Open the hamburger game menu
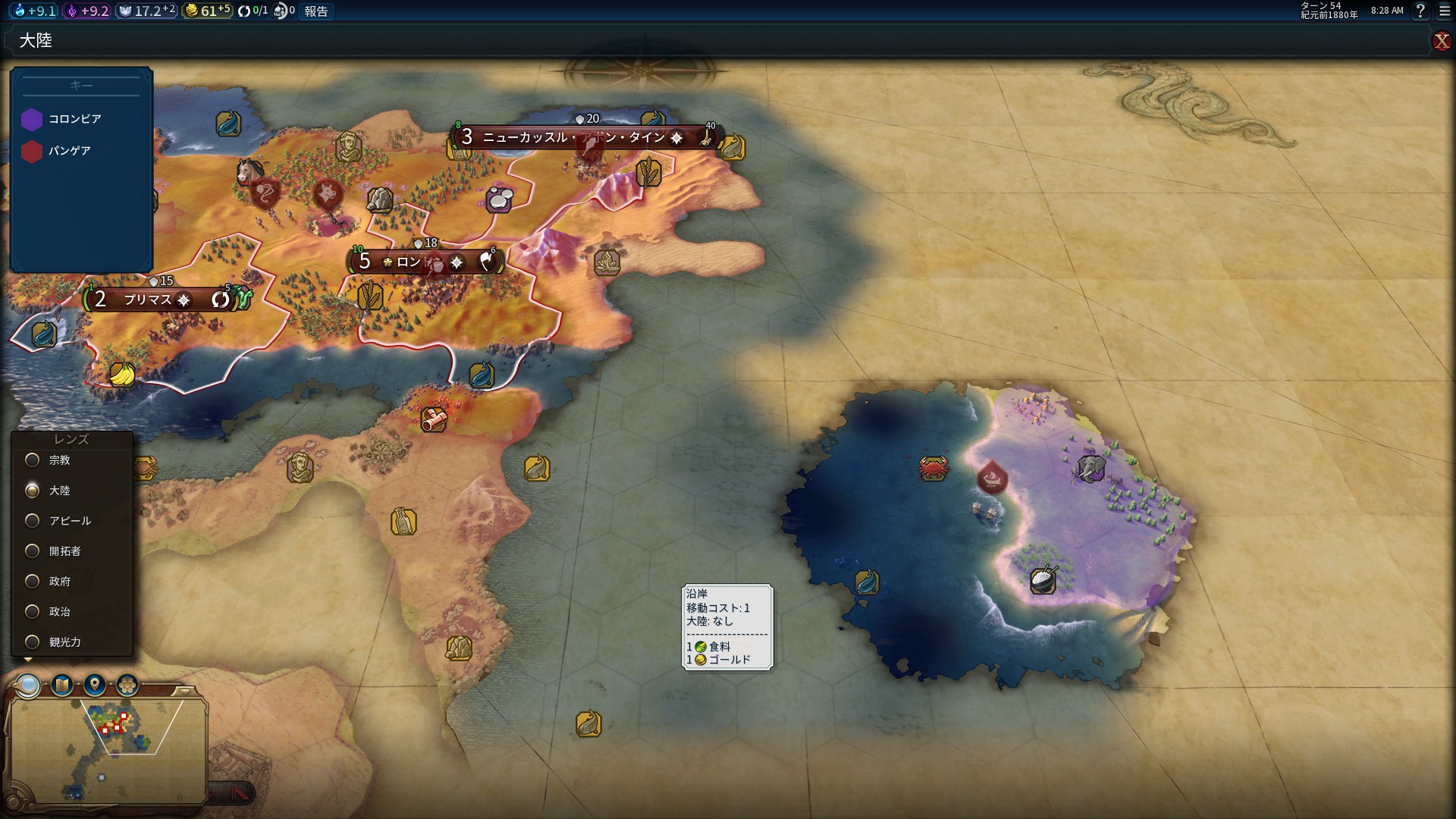Screen dimensions: 1456x819 pos(1445,11)
